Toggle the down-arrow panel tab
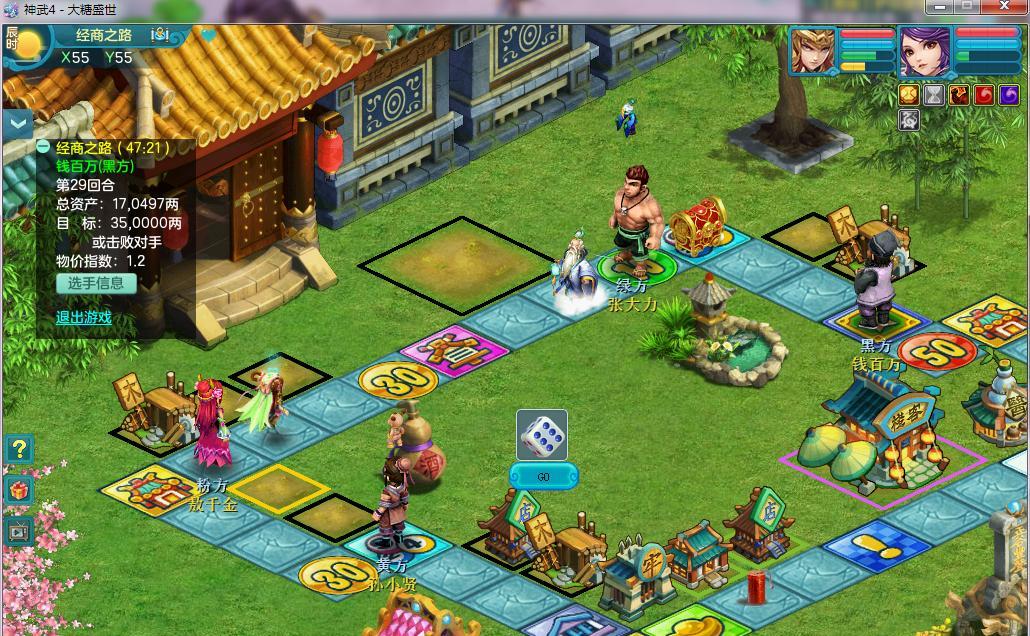The height and width of the screenshot is (636, 1030). 18,124
